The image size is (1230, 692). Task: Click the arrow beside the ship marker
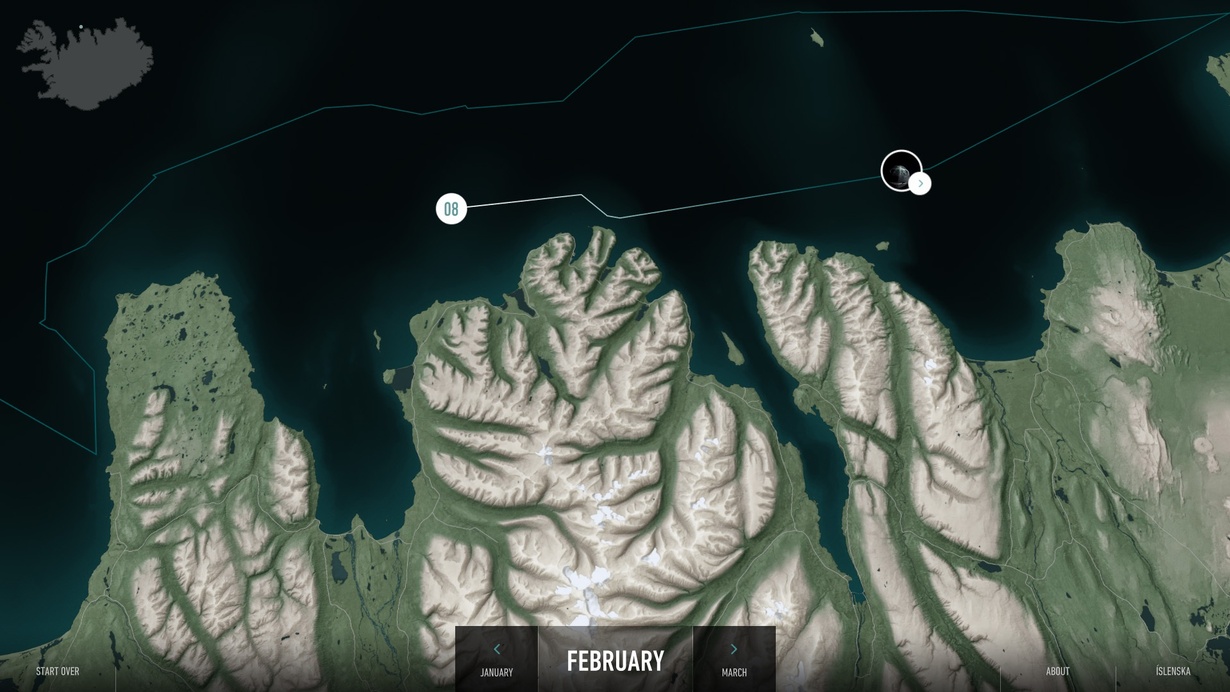coord(920,184)
